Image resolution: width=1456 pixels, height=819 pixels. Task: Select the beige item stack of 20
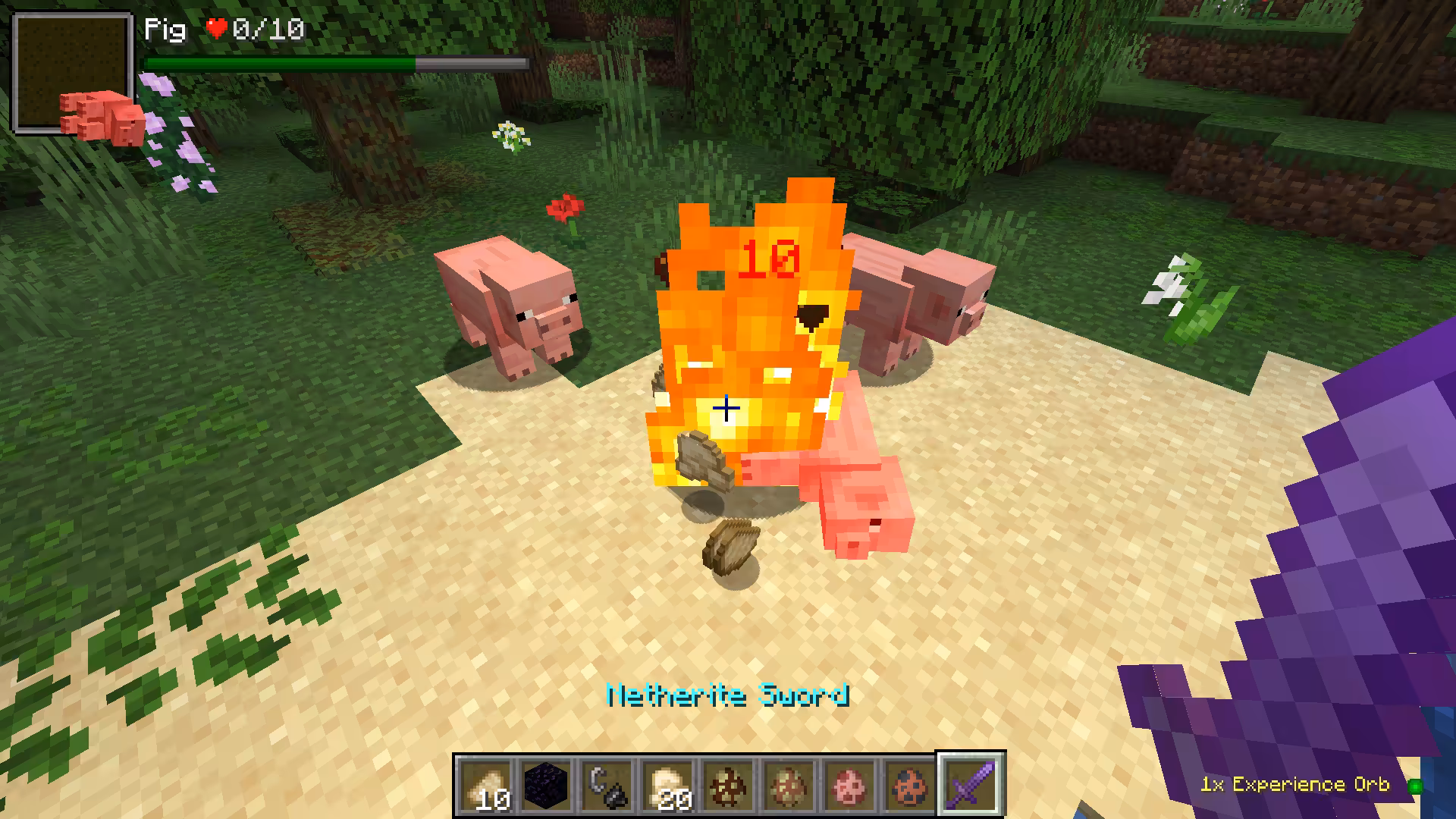coord(668,786)
